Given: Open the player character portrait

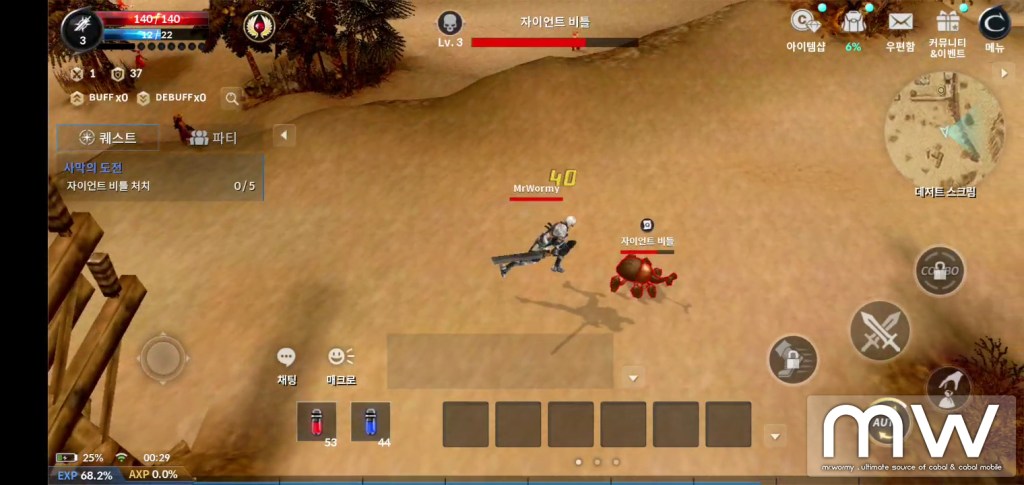Looking at the screenshot, I should coord(82,29).
